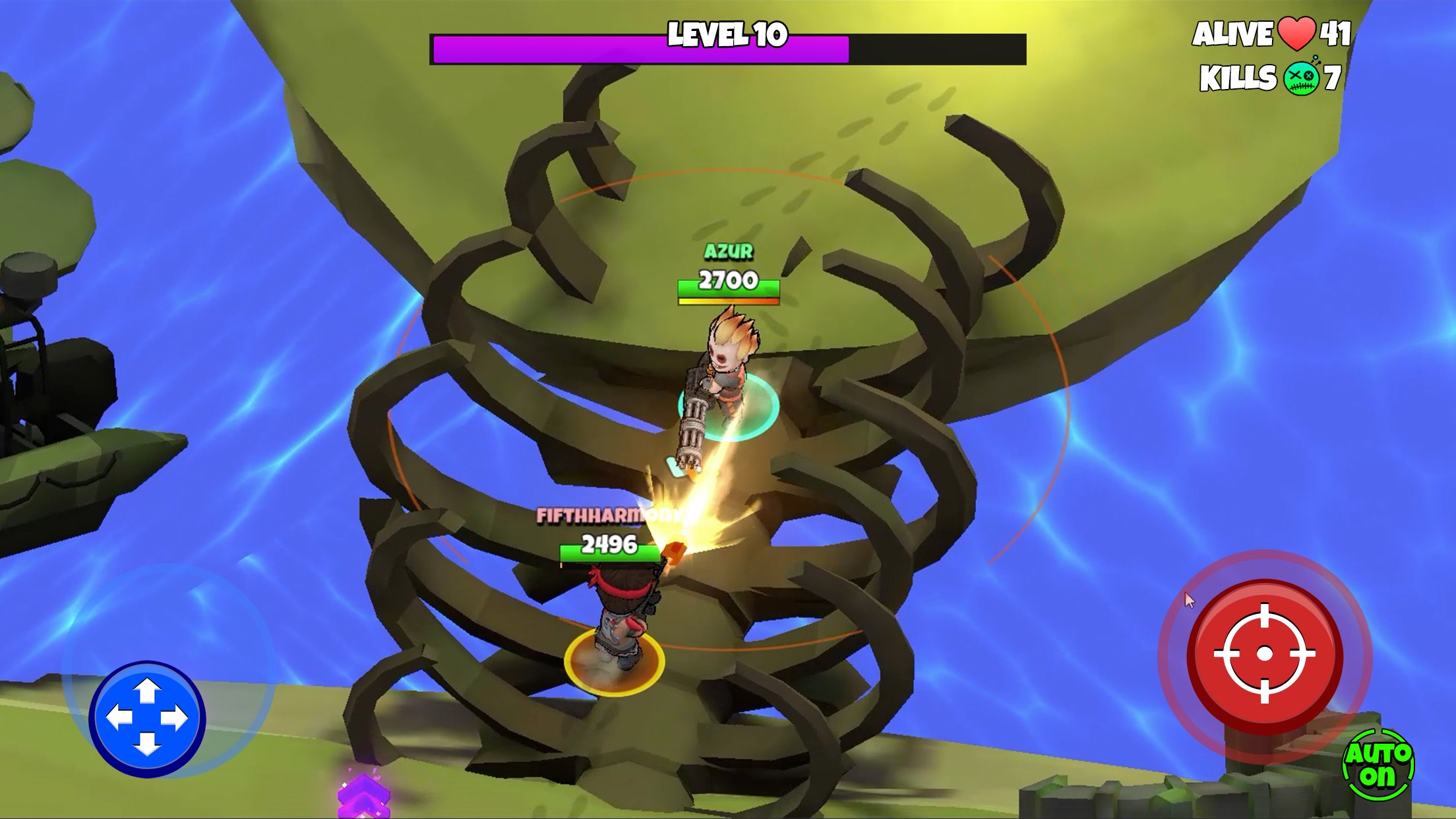This screenshot has height=819, width=1456.
Task: Click the blue movement joystick
Action: (x=147, y=718)
